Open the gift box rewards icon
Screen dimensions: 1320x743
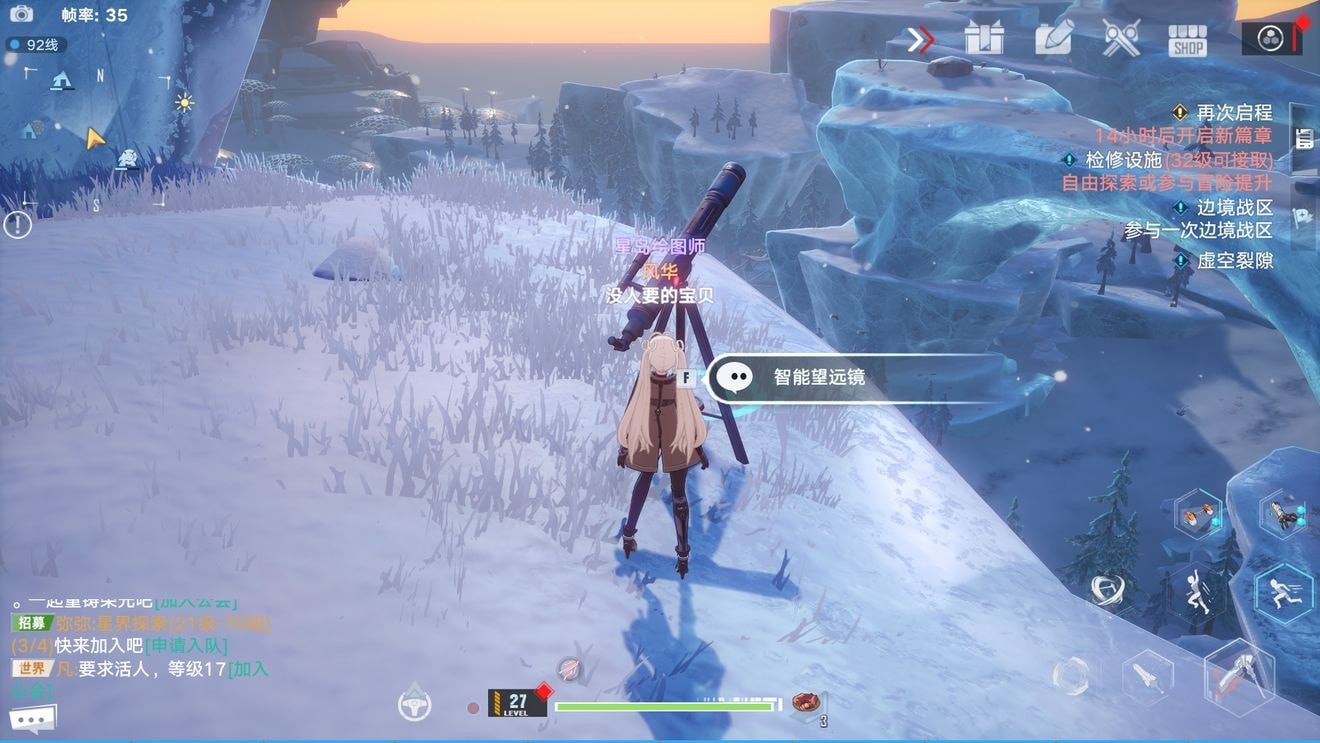click(984, 39)
